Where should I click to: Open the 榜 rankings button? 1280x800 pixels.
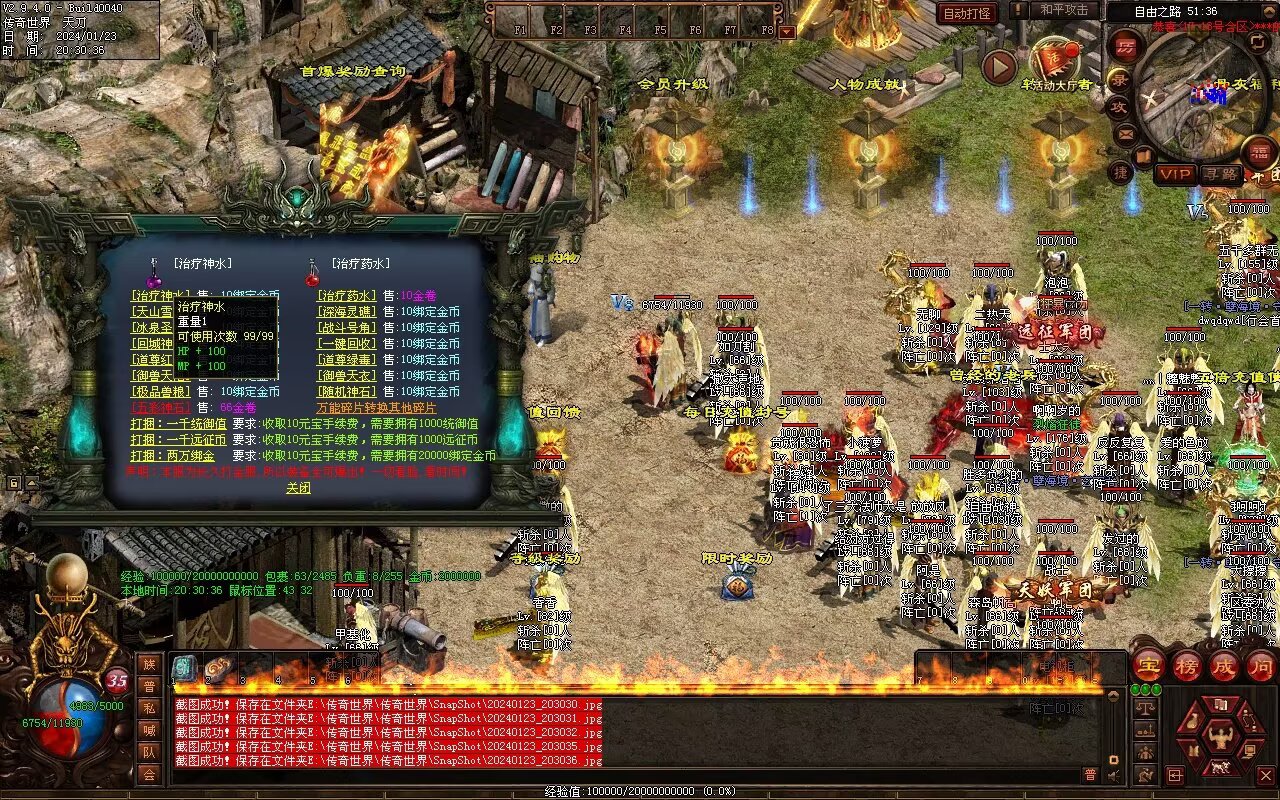click(x=1187, y=665)
